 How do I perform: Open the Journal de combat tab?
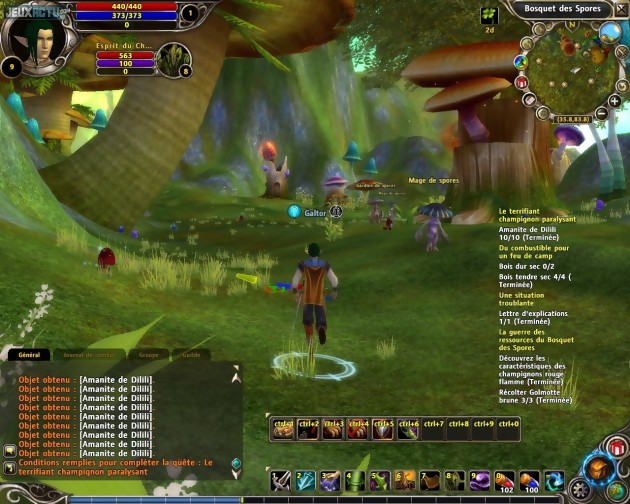coord(87,355)
